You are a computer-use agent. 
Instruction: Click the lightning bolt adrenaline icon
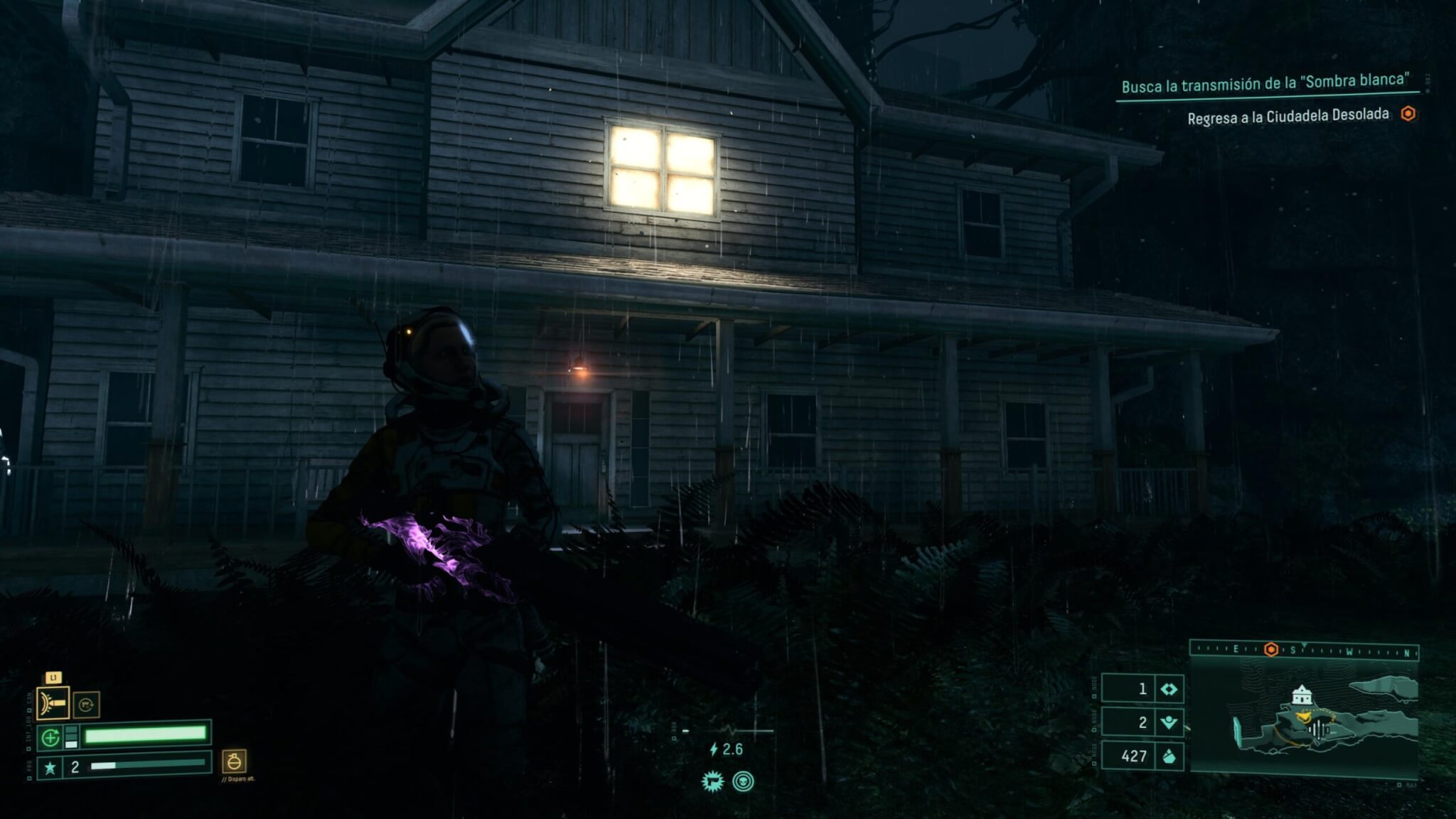(x=714, y=749)
